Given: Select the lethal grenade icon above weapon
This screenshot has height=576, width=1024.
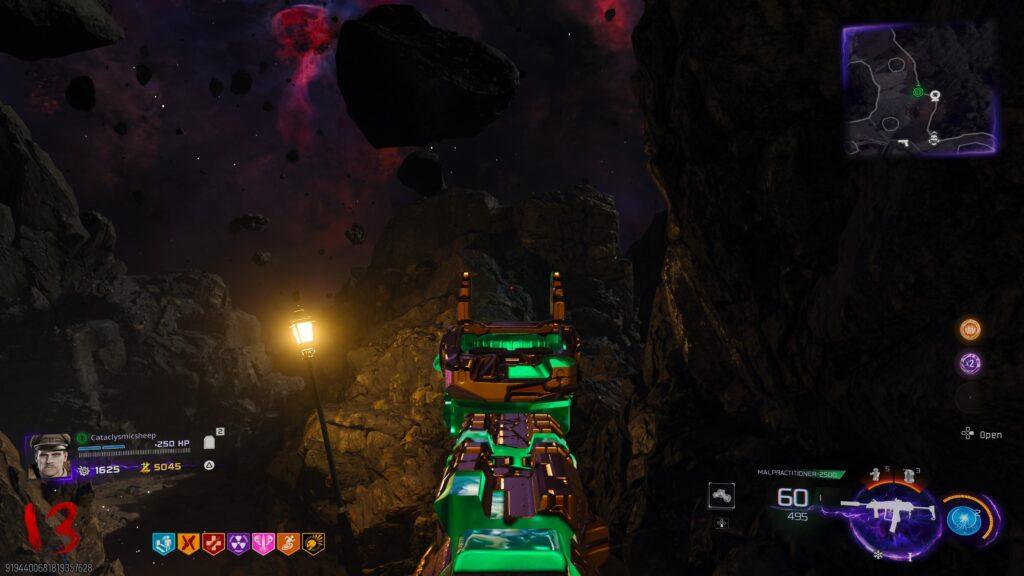Looking at the screenshot, I should coord(909,475).
